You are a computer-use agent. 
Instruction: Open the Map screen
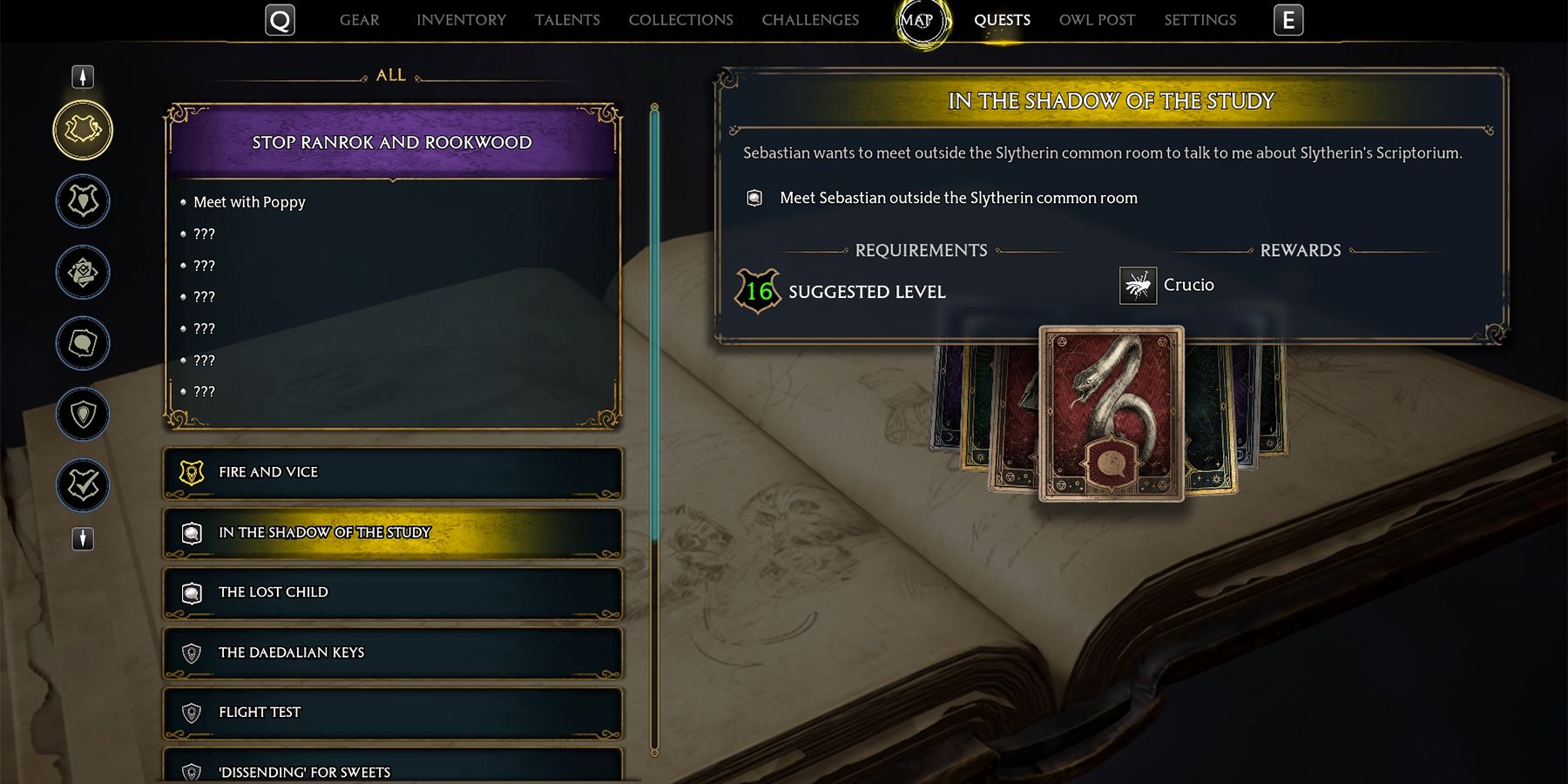(x=921, y=19)
